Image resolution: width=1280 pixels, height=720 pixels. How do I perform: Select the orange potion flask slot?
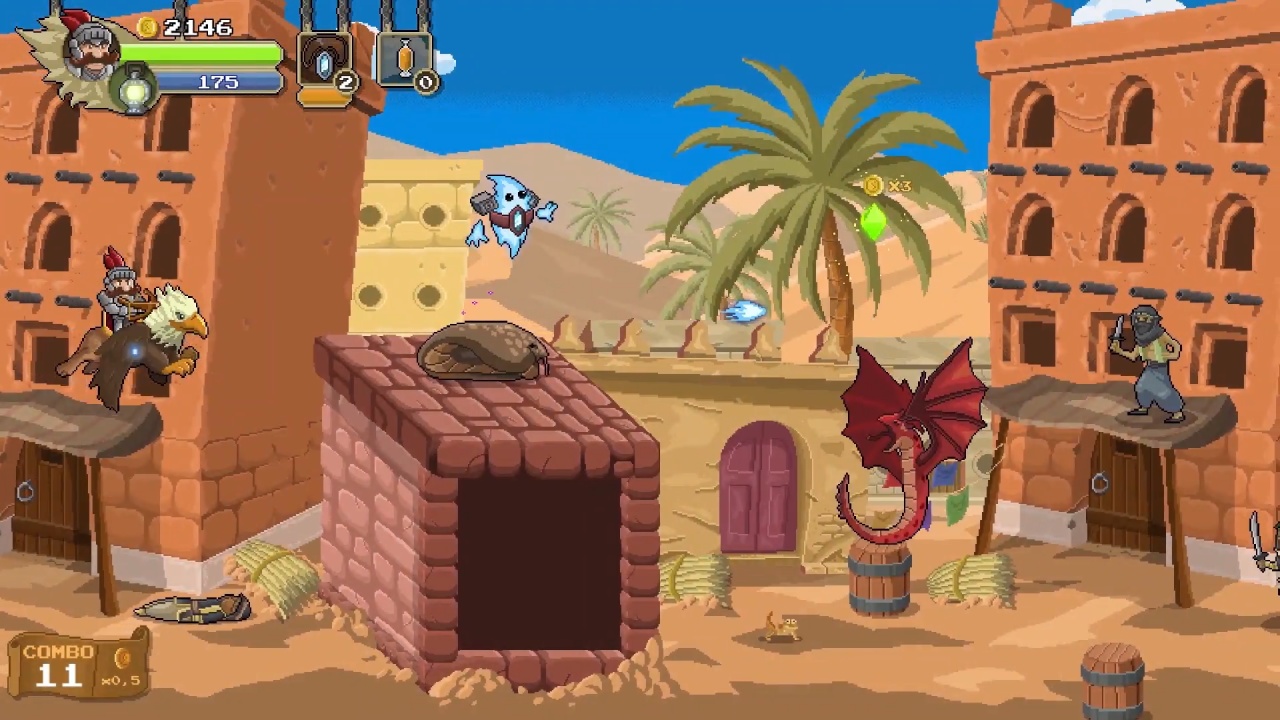click(x=404, y=58)
